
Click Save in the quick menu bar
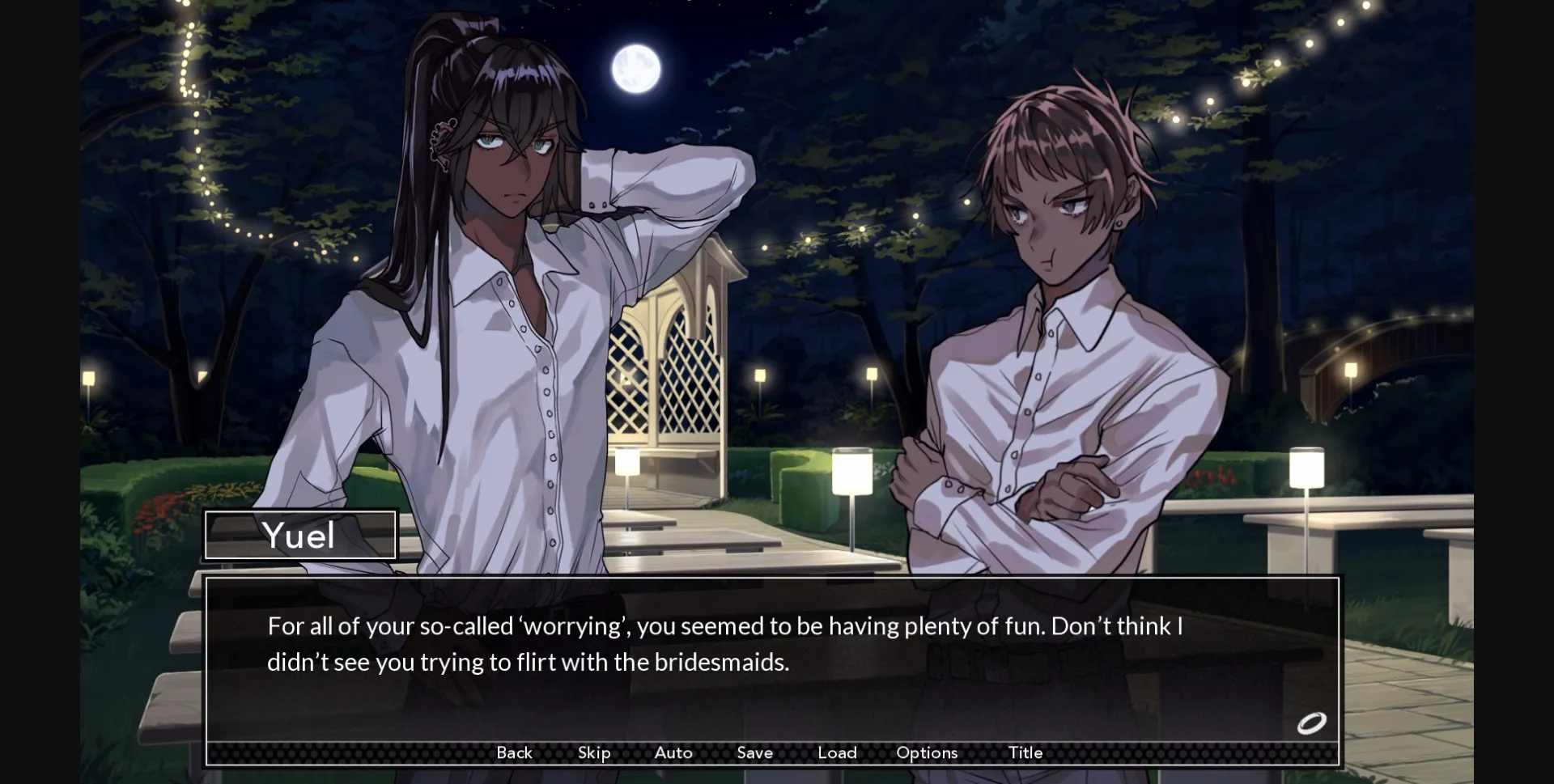(754, 752)
